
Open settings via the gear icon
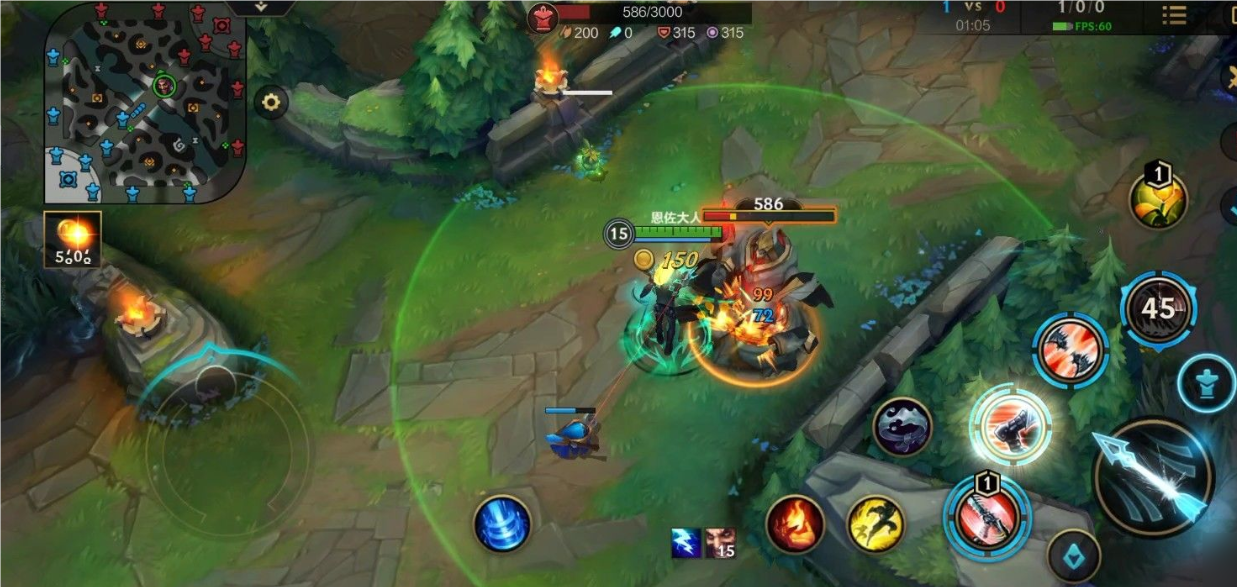[271, 101]
